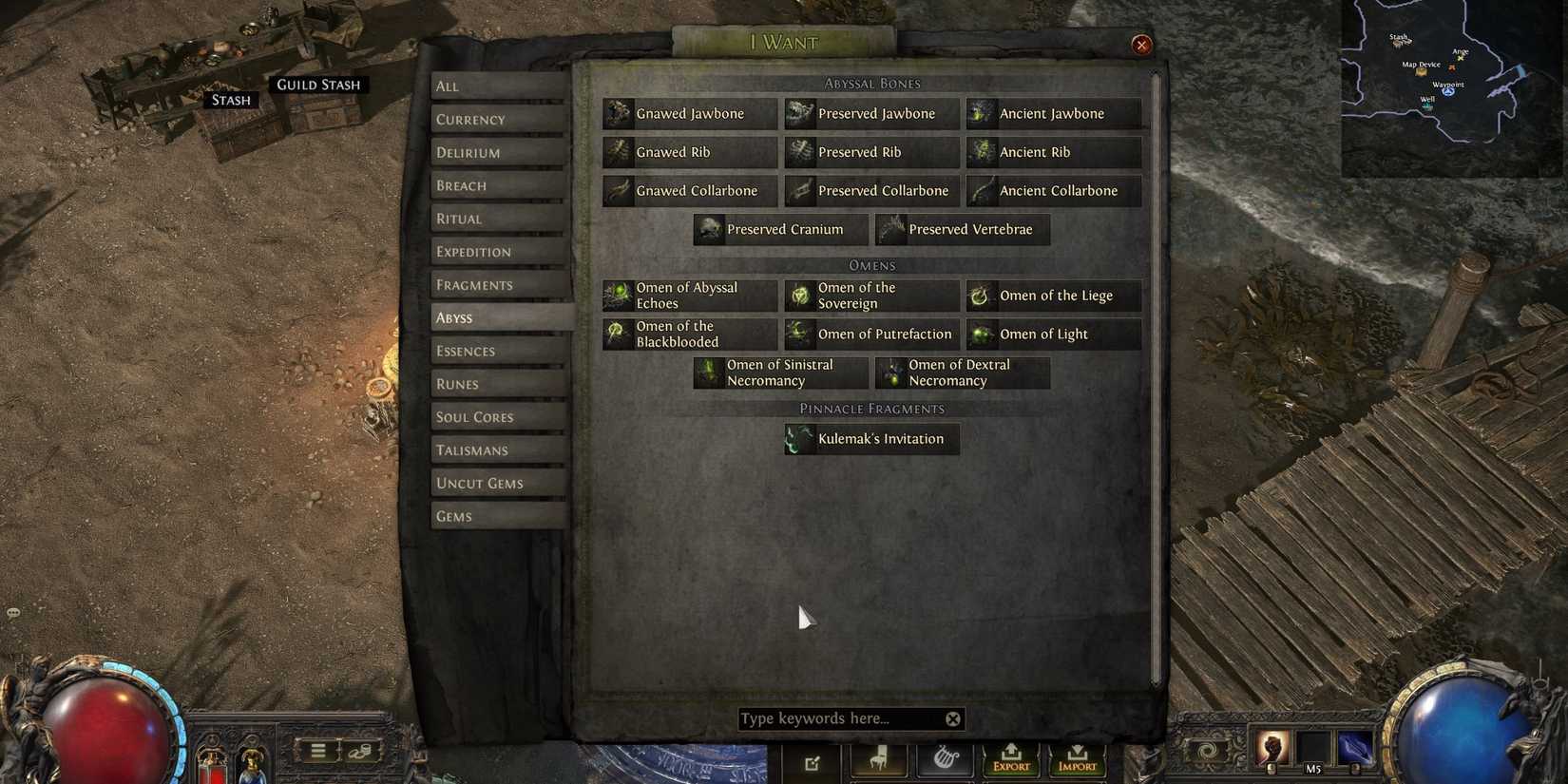Choose the Omen of Putrefaction

(x=871, y=334)
